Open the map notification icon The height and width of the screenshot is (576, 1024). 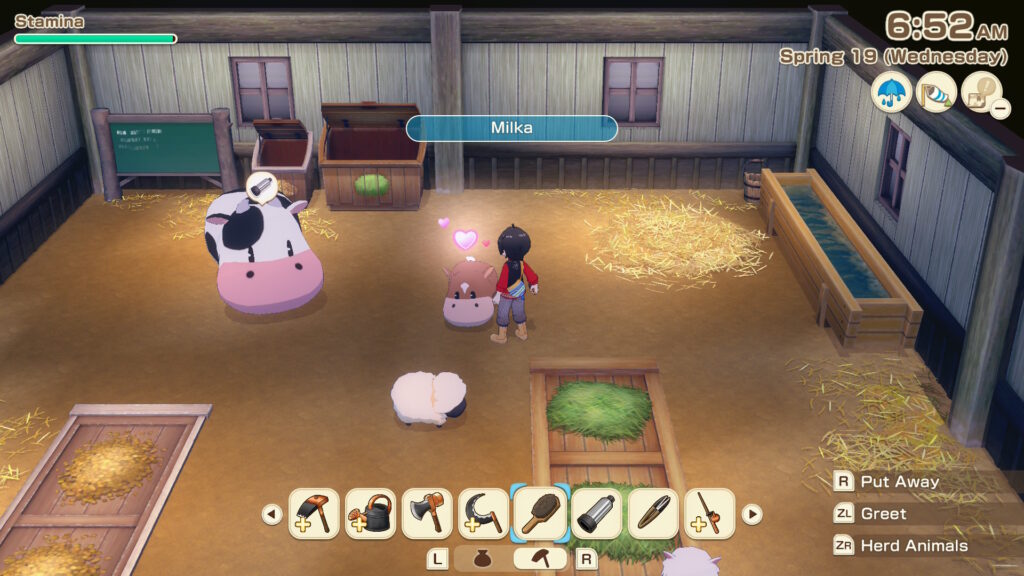coord(982,92)
